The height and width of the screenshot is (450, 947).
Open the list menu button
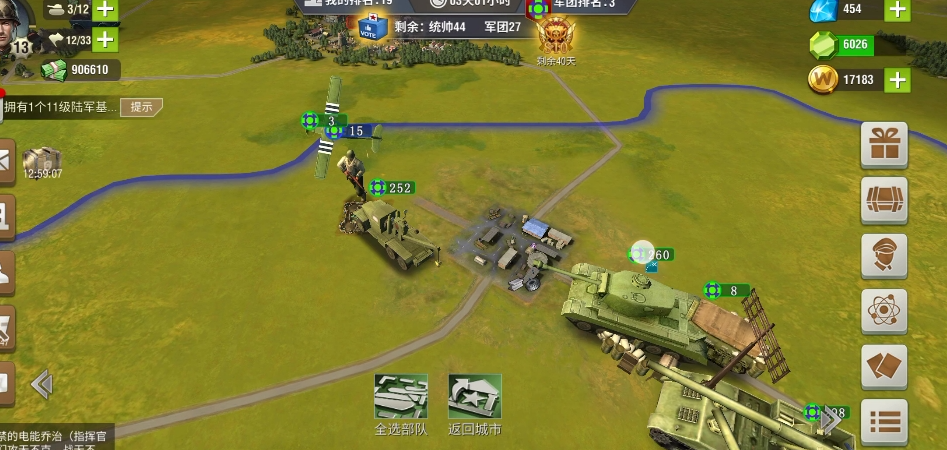pyautogui.click(x=884, y=421)
